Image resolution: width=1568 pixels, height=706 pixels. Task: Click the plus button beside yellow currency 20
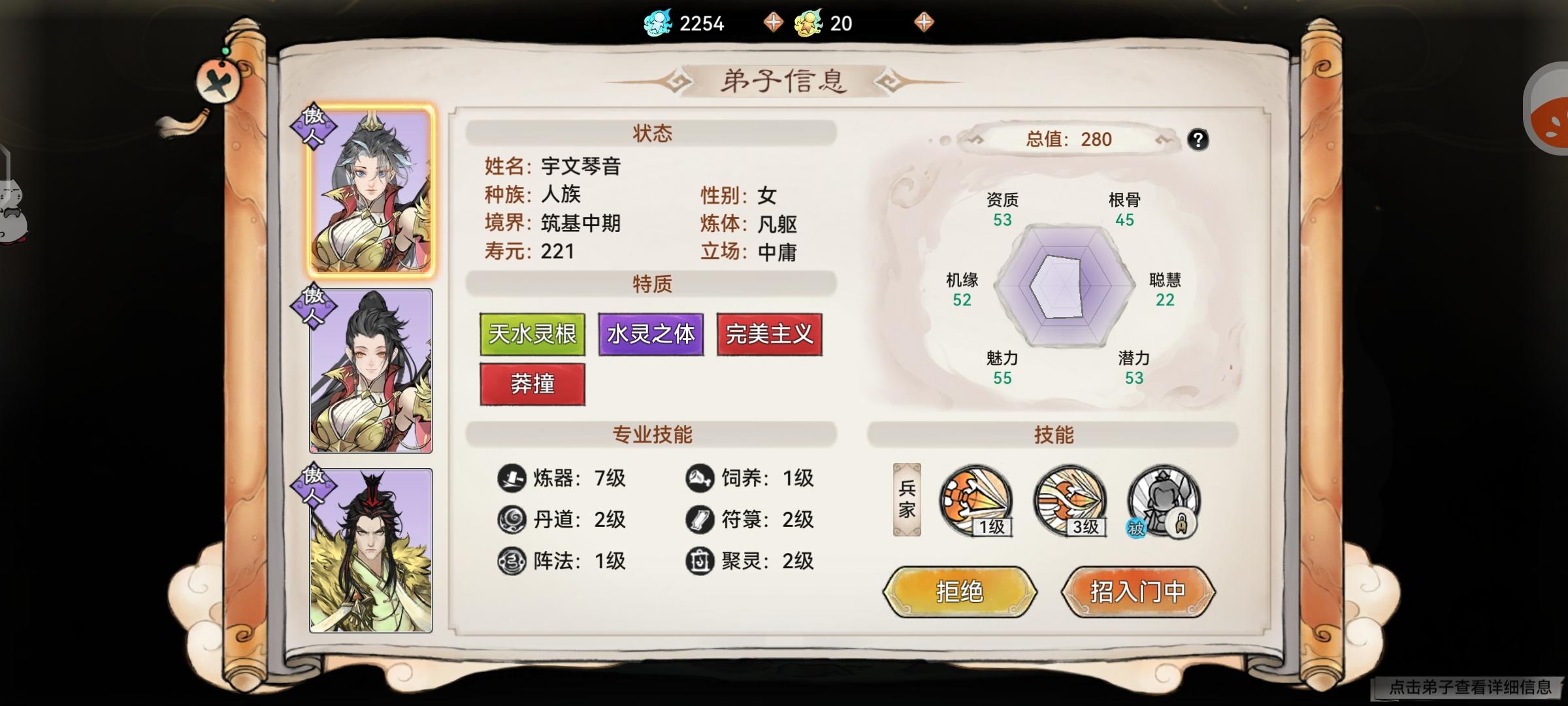(923, 22)
